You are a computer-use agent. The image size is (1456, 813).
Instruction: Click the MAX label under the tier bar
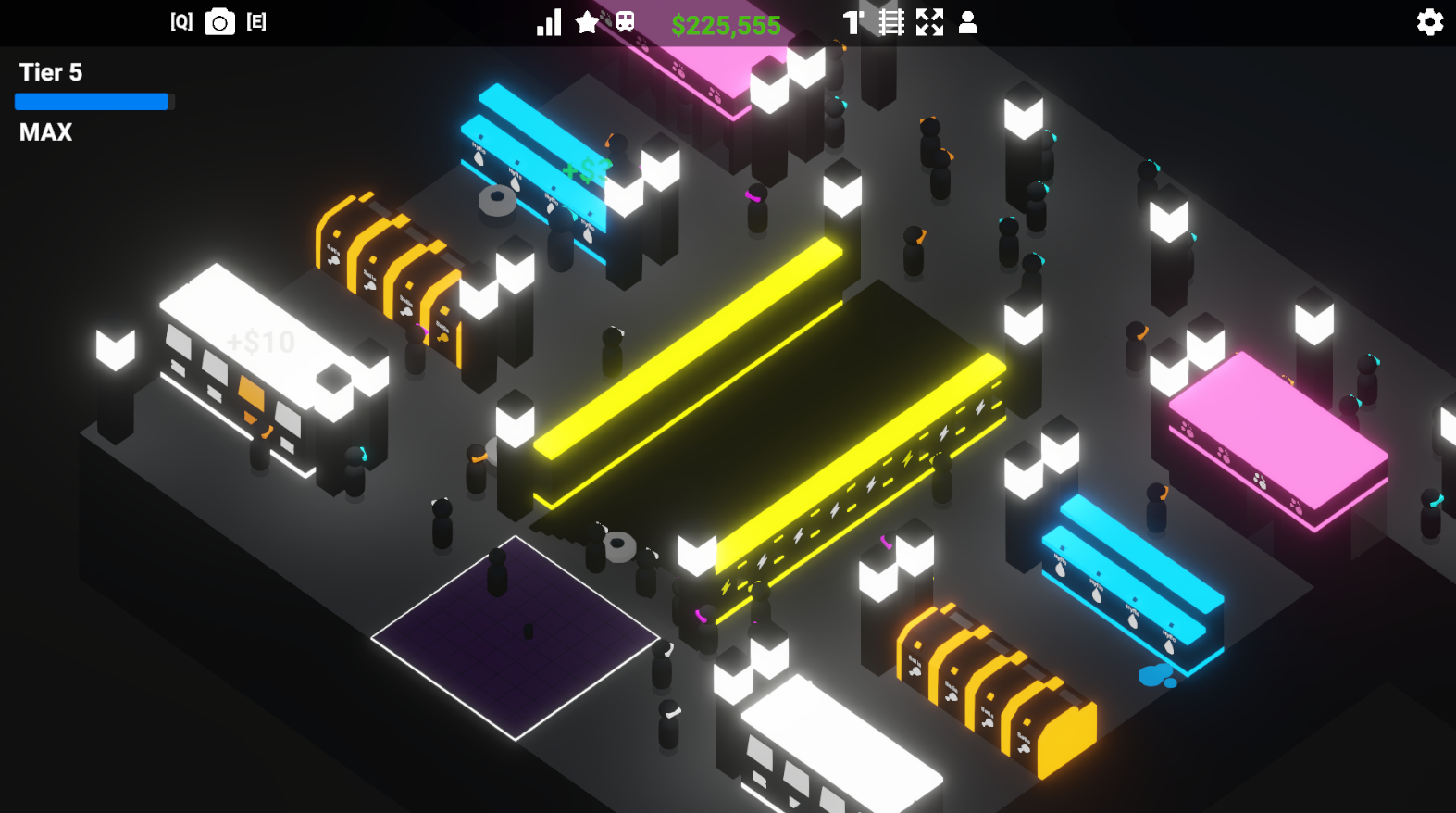44,132
